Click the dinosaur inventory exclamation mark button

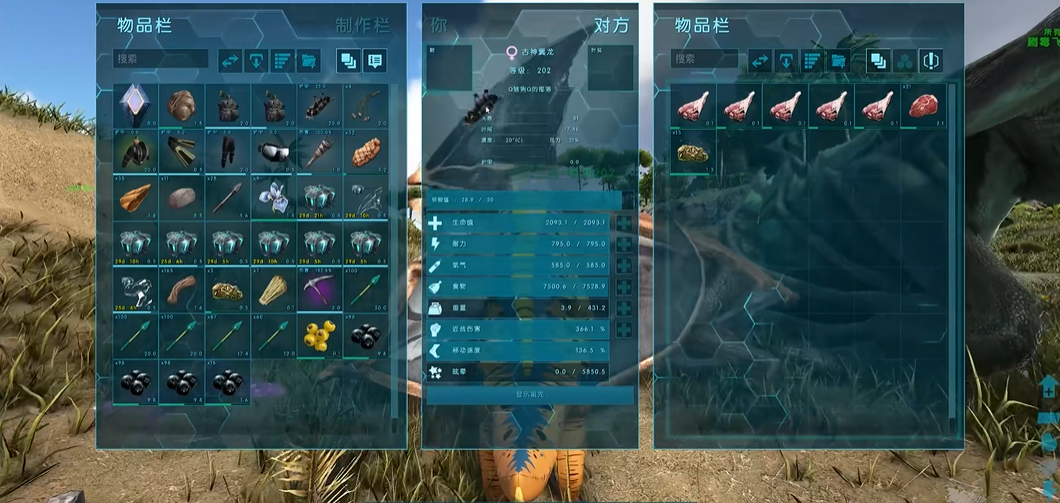(930, 61)
